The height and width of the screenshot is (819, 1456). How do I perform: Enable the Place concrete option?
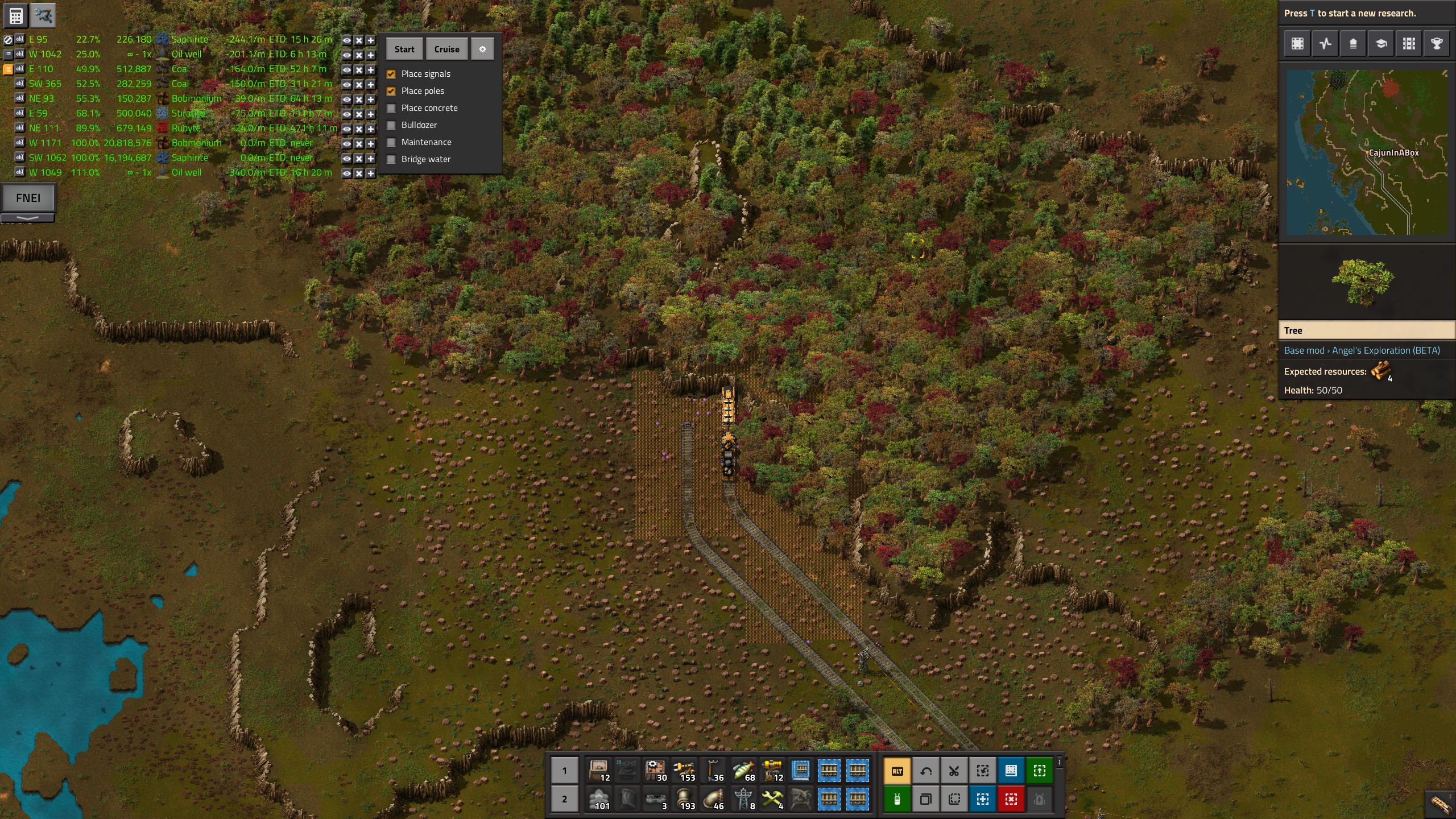click(x=391, y=108)
